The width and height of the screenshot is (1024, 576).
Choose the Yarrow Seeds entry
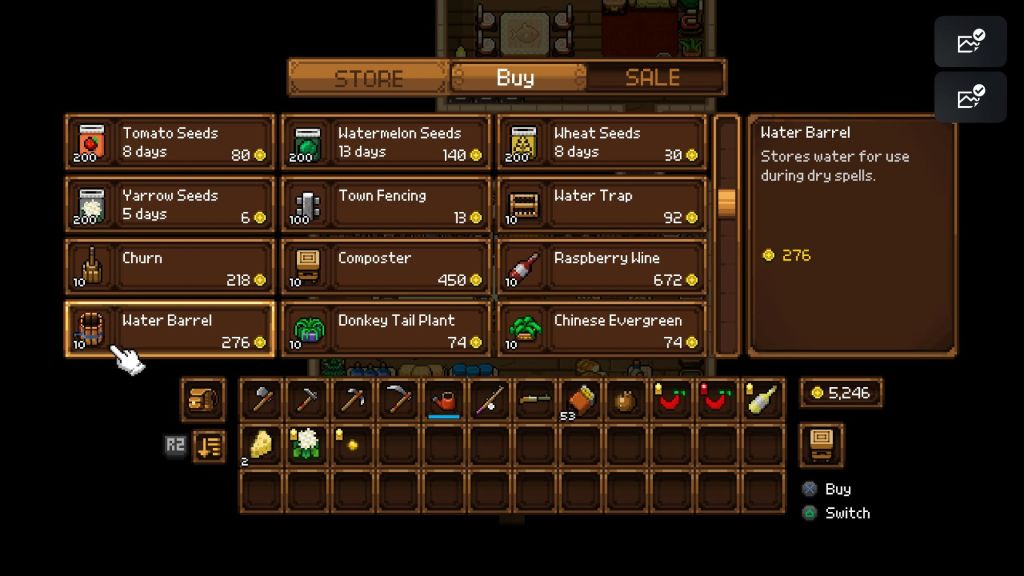[170, 205]
